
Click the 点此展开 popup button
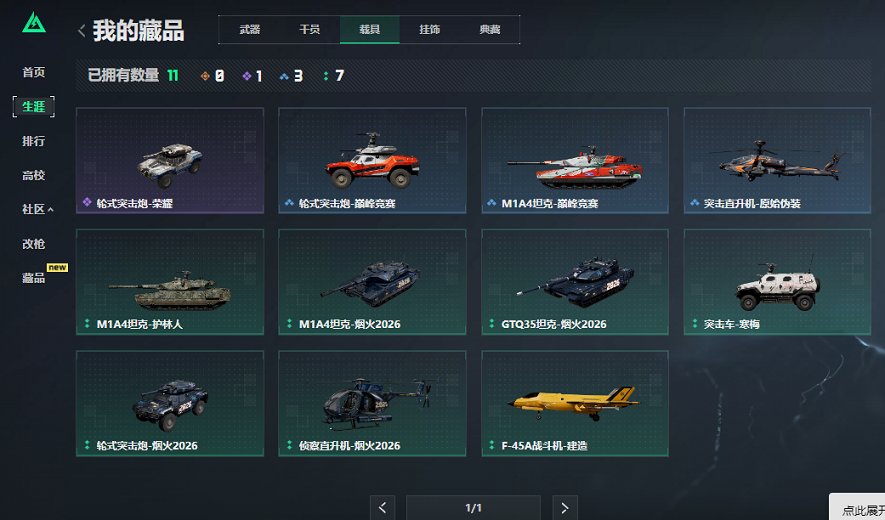coord(859,509)
